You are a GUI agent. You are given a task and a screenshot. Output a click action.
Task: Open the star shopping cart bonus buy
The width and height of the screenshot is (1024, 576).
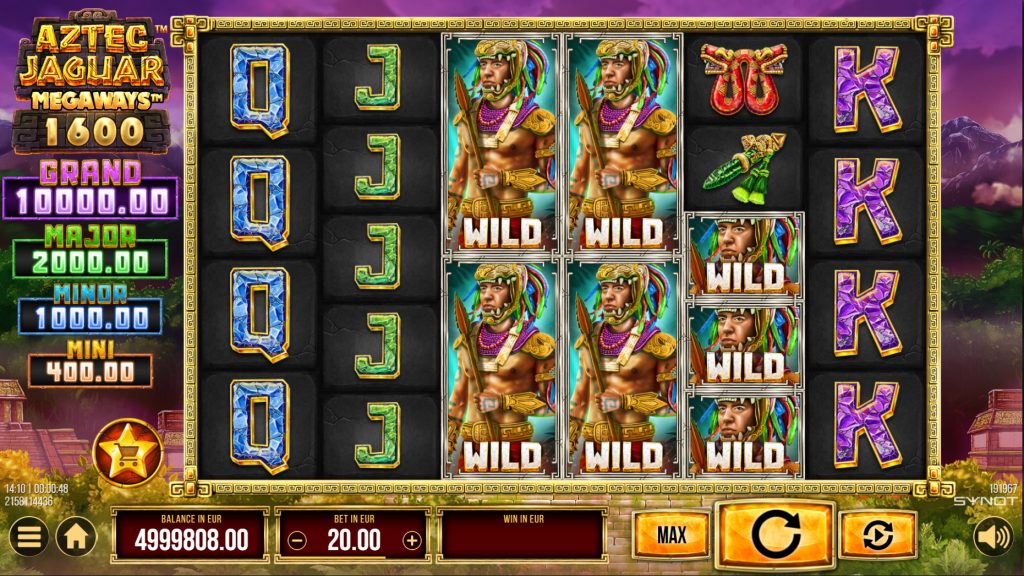127,453
